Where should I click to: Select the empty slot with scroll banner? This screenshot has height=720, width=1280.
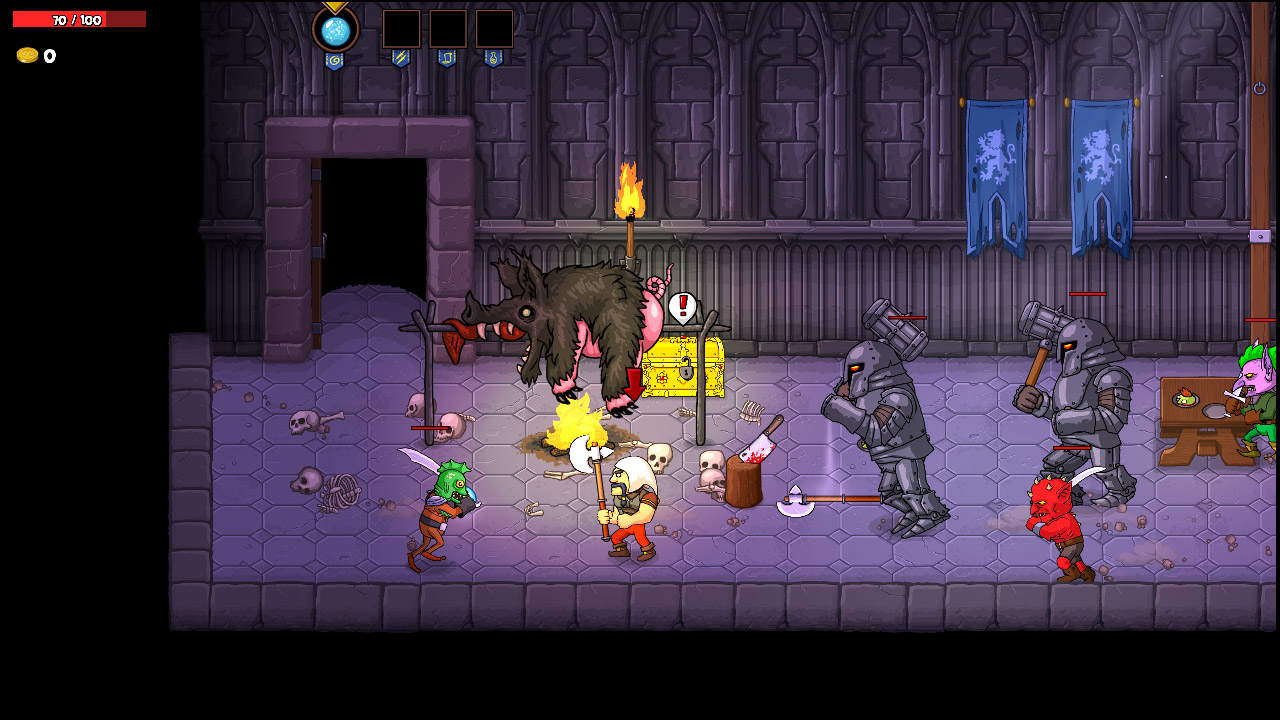tap(447, 29)
